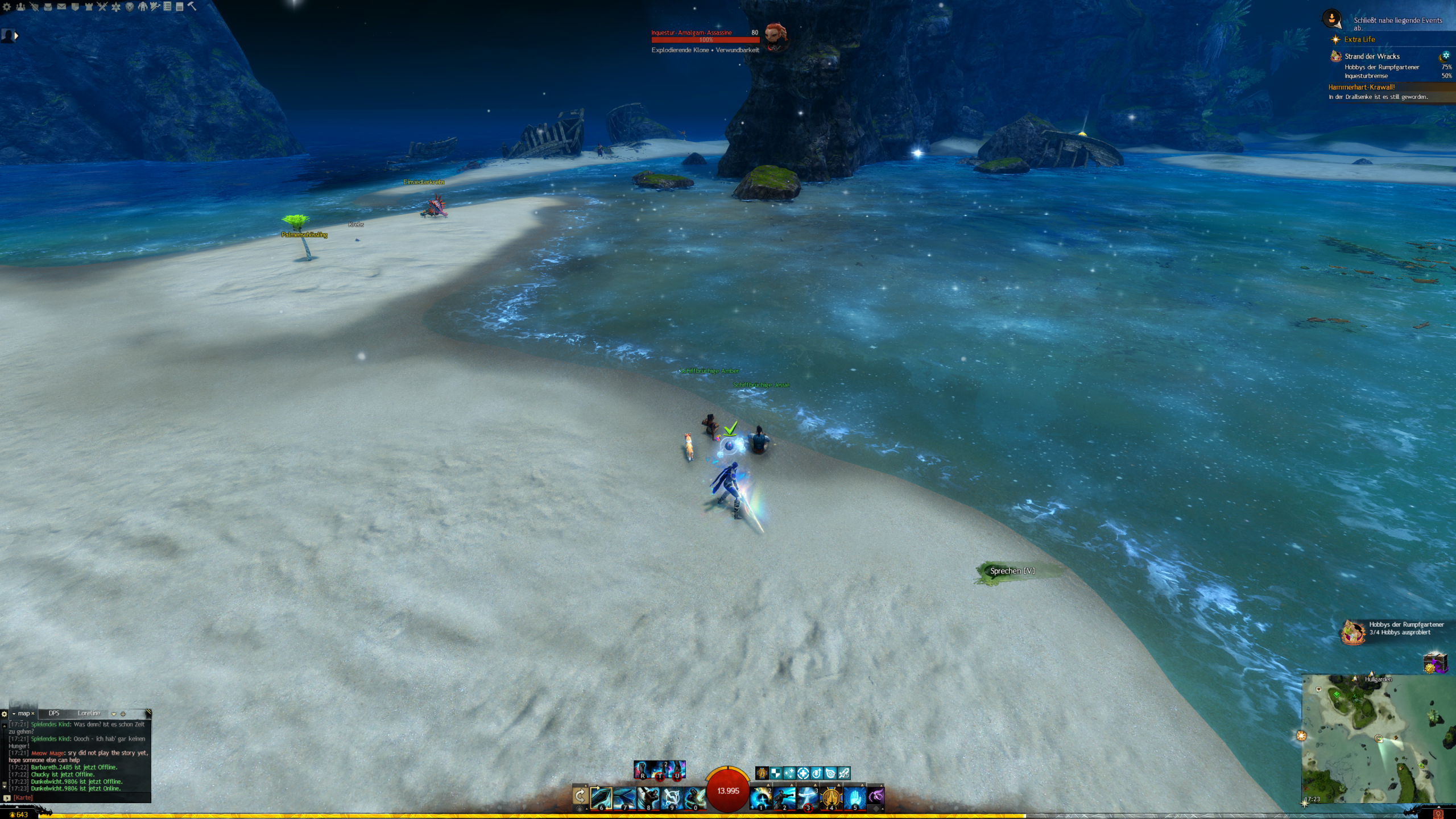Switch to the DPS chat tab
1456x819 pixels.
coord(54,713)
